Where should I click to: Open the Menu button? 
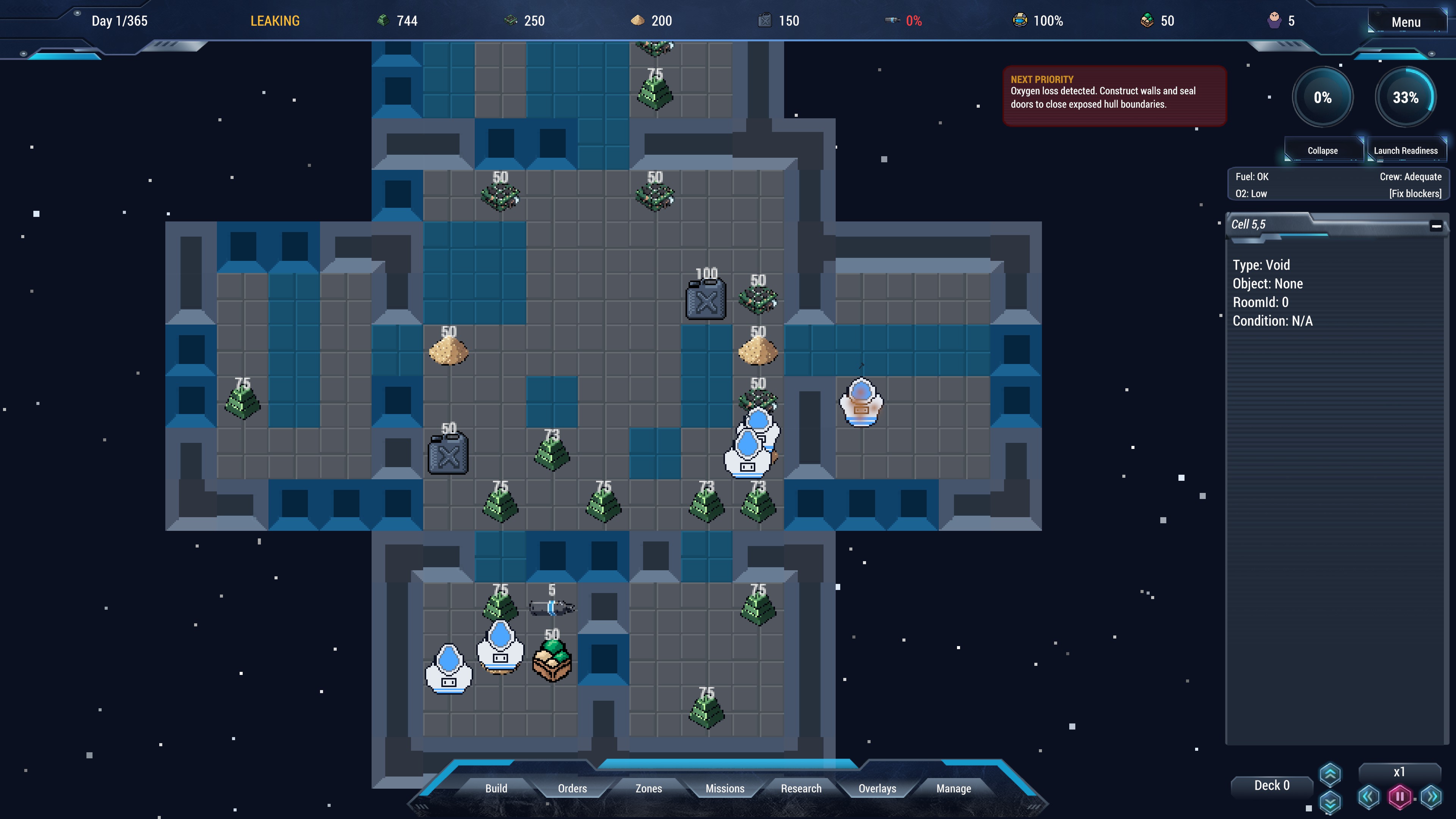click(x=1405, y=22)
